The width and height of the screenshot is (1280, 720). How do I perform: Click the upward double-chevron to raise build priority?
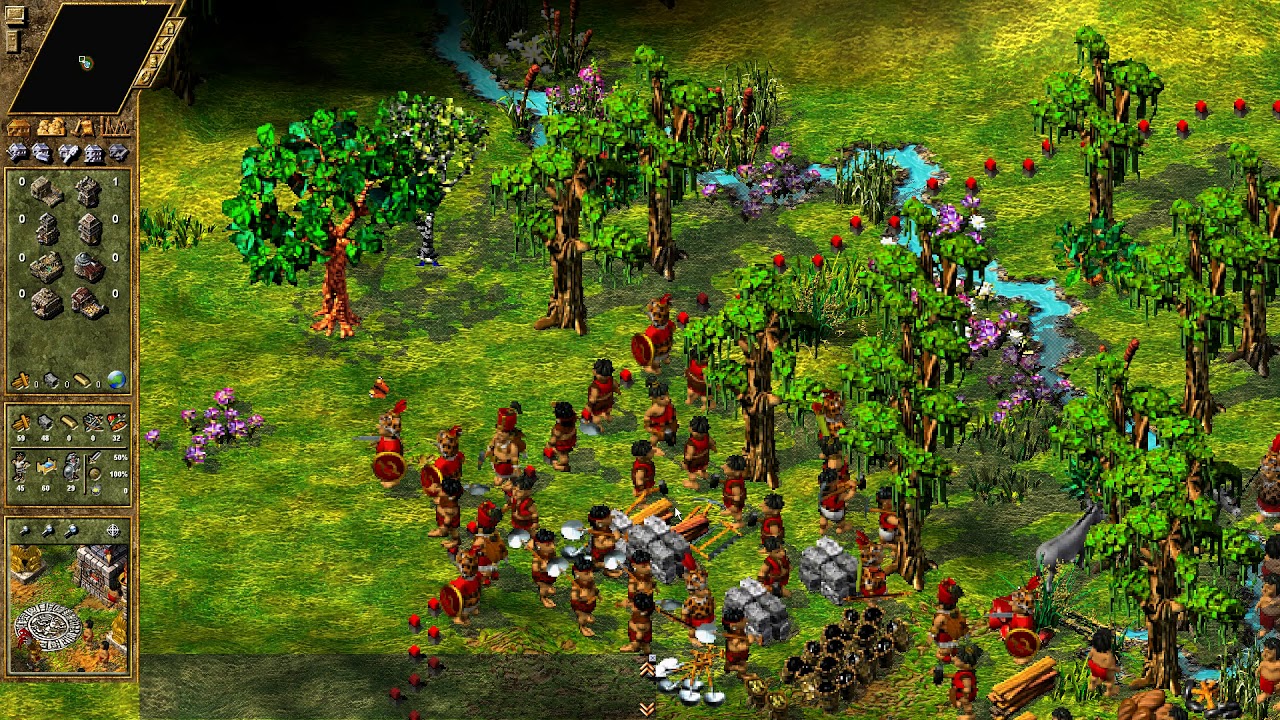[647, 670]
